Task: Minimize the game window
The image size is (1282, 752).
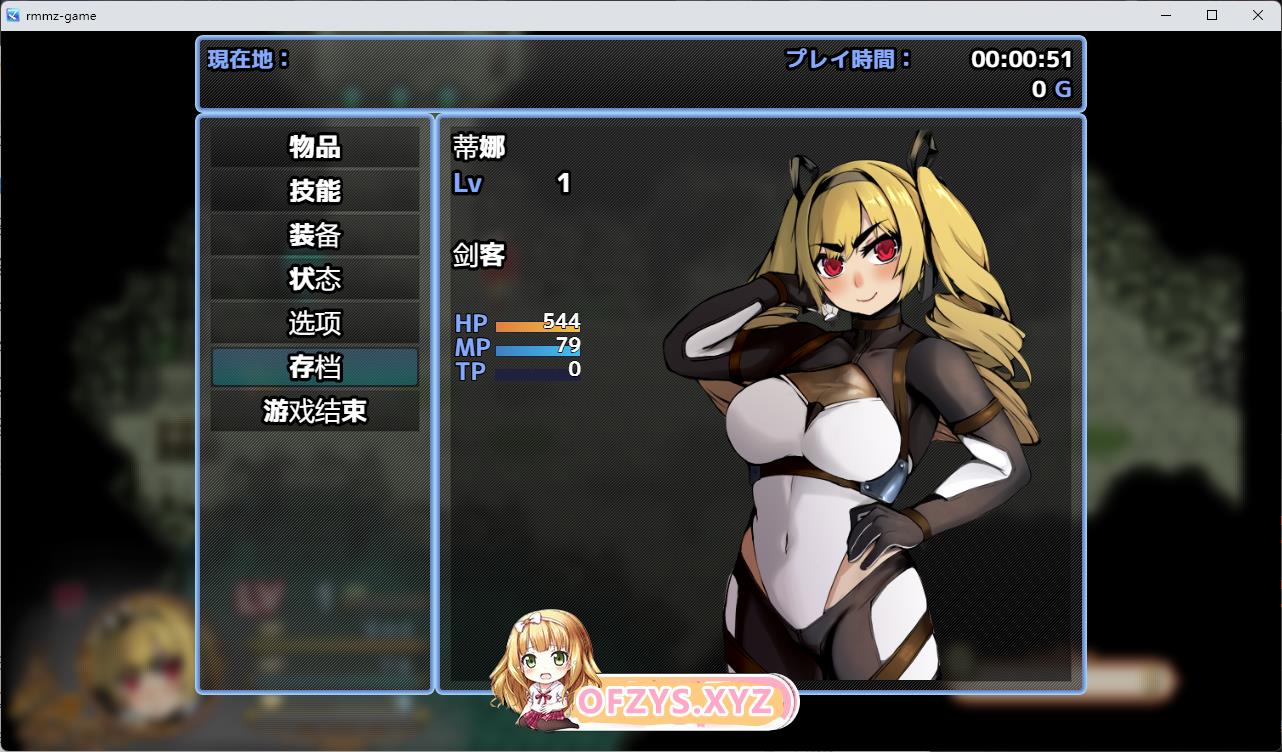Action: point(1166,15)
